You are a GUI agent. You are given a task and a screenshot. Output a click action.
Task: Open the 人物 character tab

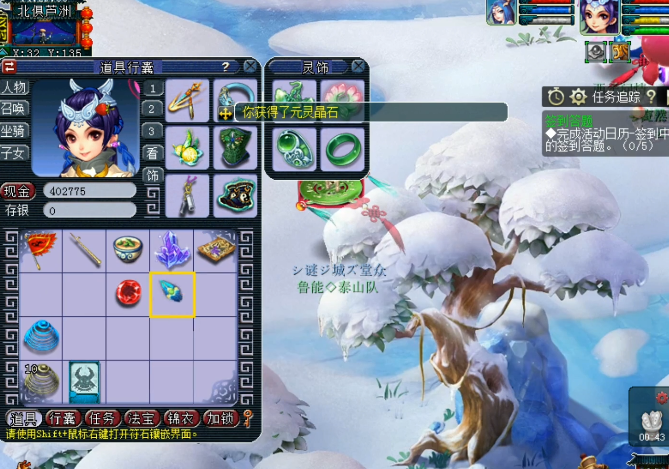pos(14,87)
